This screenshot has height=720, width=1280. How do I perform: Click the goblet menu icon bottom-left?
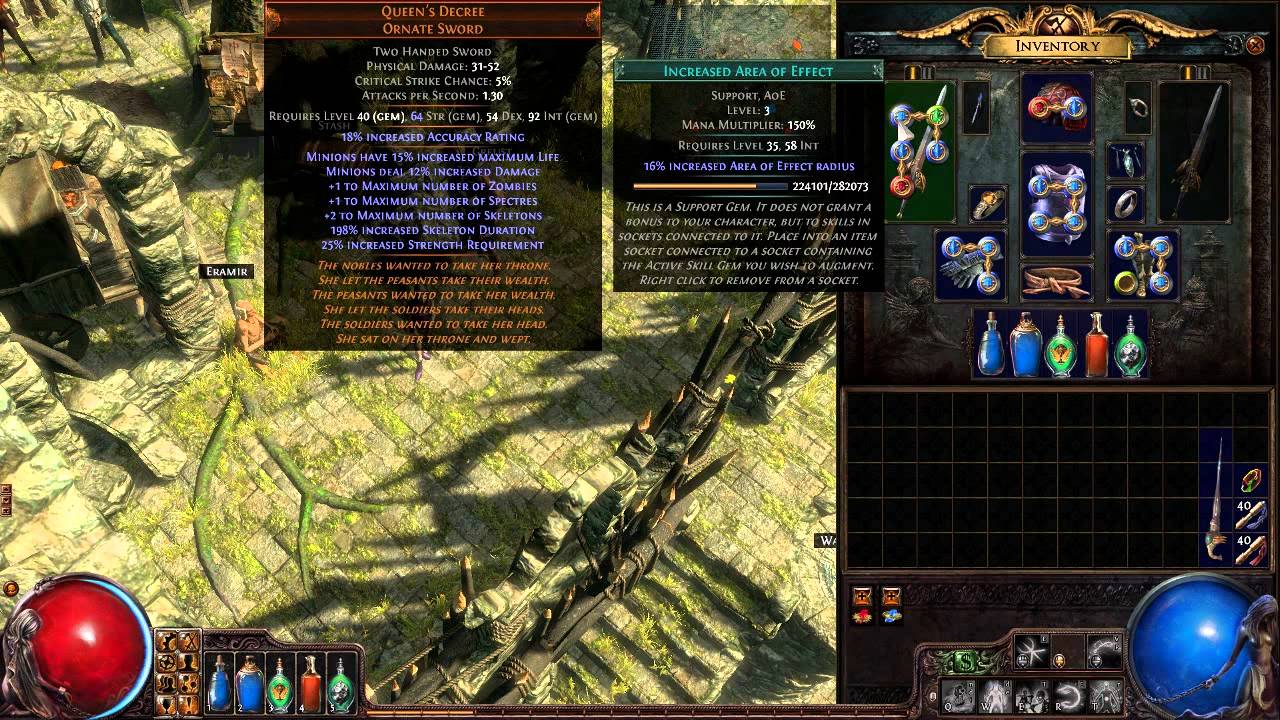(x=166, y=702)
